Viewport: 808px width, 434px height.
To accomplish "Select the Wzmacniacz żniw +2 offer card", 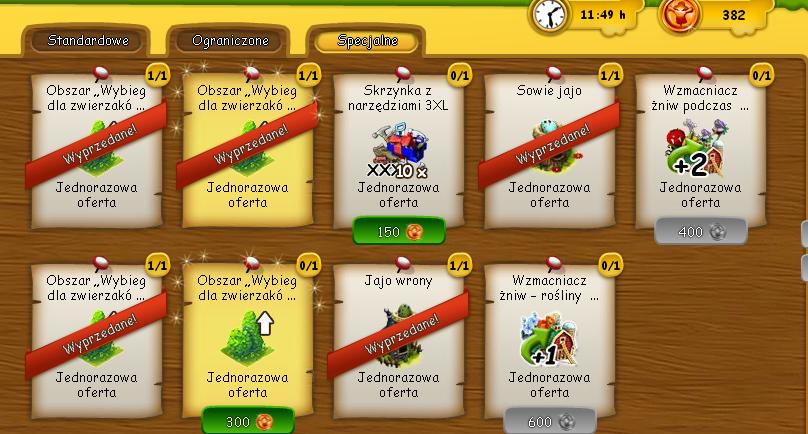I will coord(700,145).
